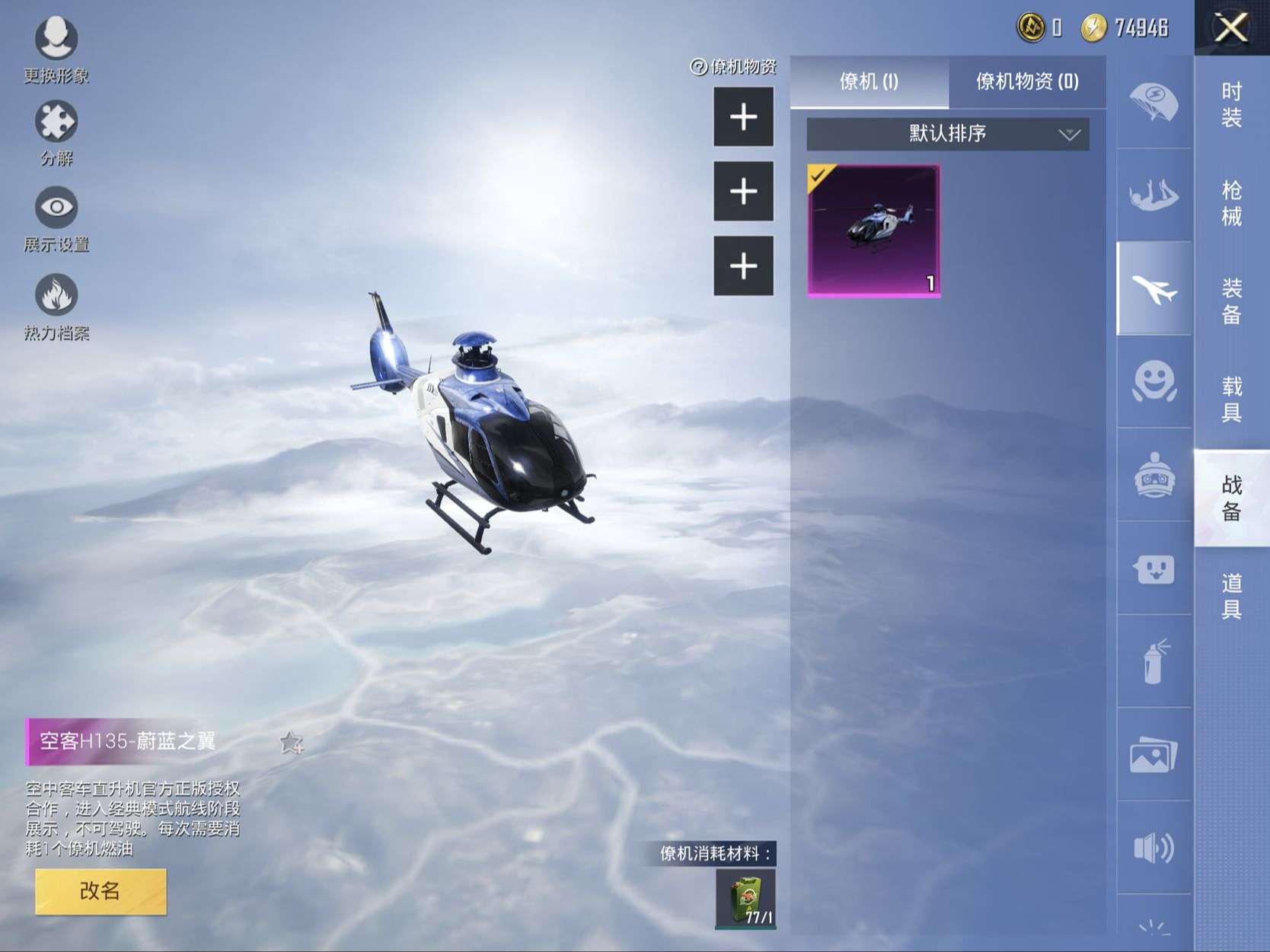1270x952 pixels.
Task: Show 僚机物资 help question mark
Action: (698, 67)
